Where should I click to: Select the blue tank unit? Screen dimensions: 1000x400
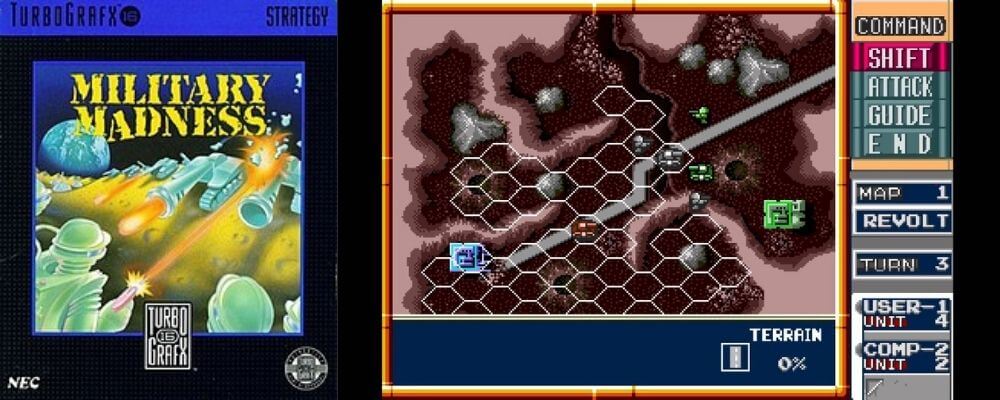click(x=466, y=257)
